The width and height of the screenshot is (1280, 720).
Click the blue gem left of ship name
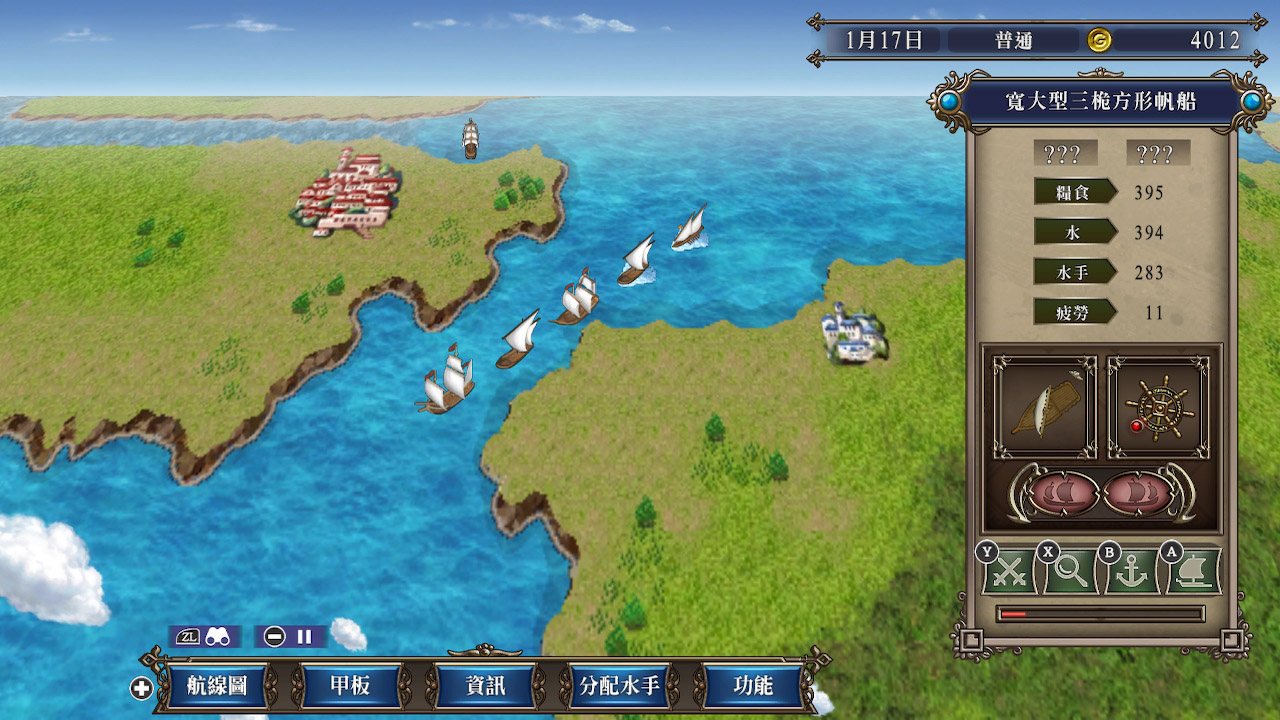click(949, 101)
